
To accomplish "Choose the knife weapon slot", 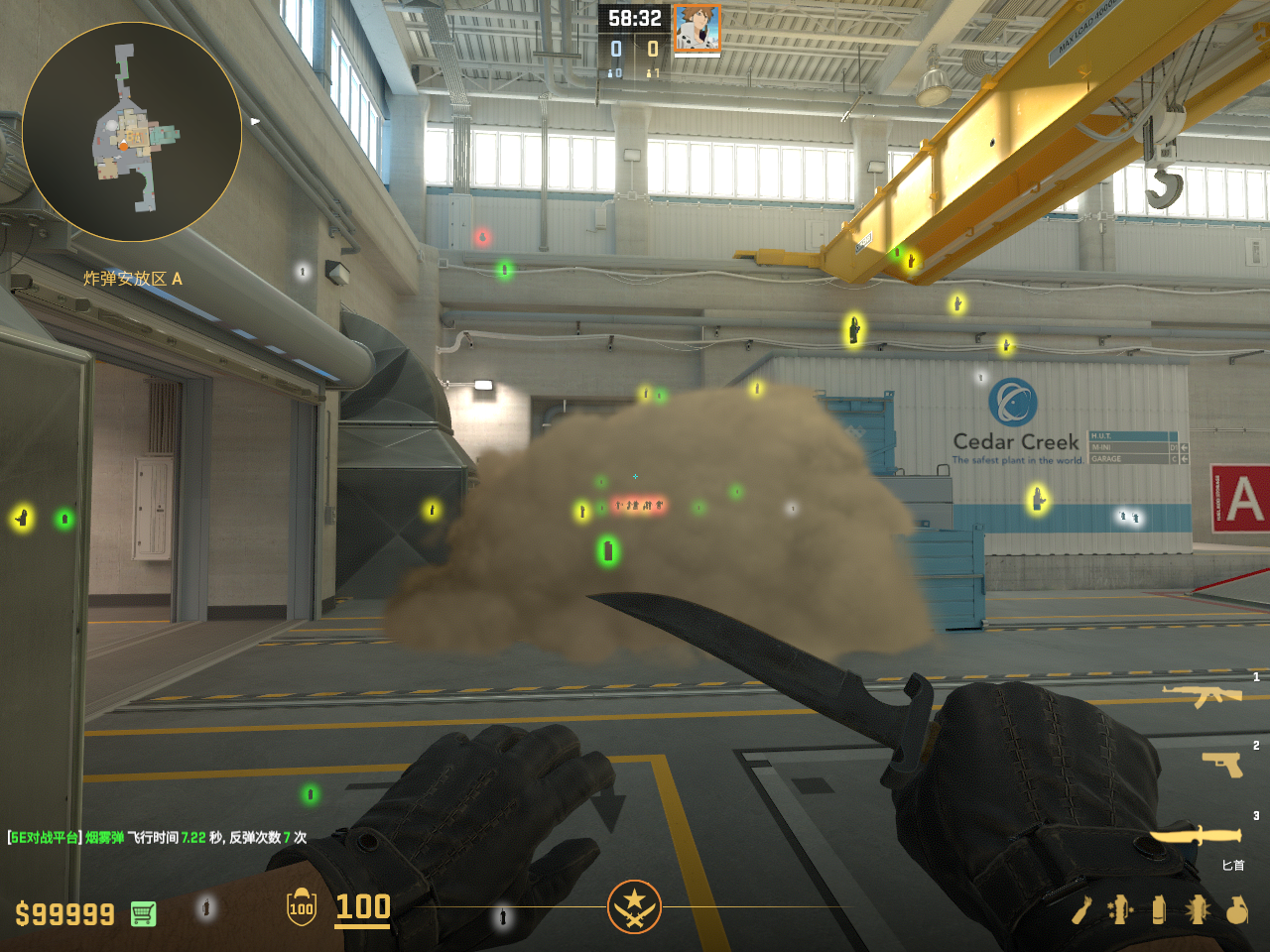I will coord(1195,838).
